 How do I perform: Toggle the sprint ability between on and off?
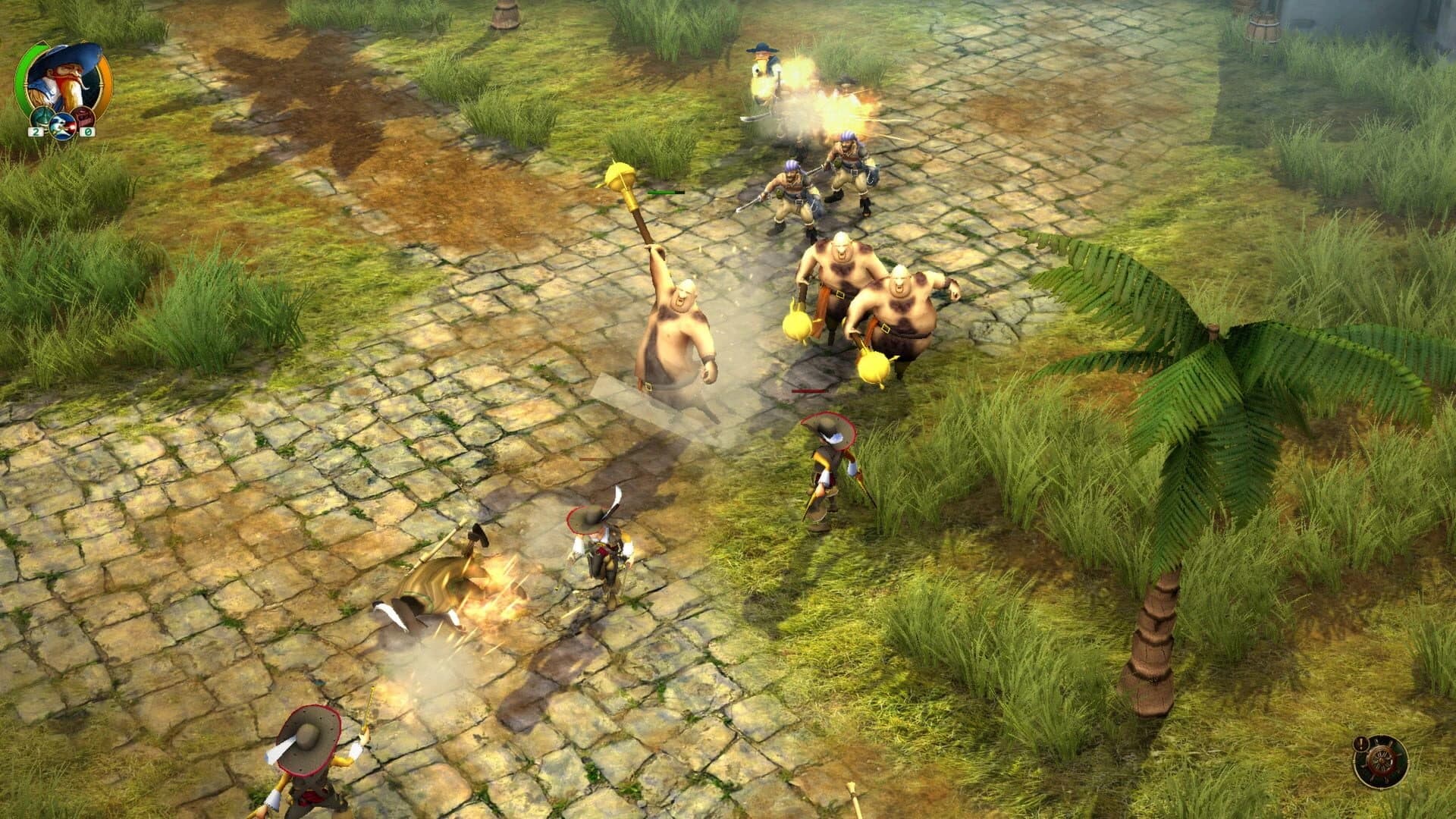coord(63,127)
